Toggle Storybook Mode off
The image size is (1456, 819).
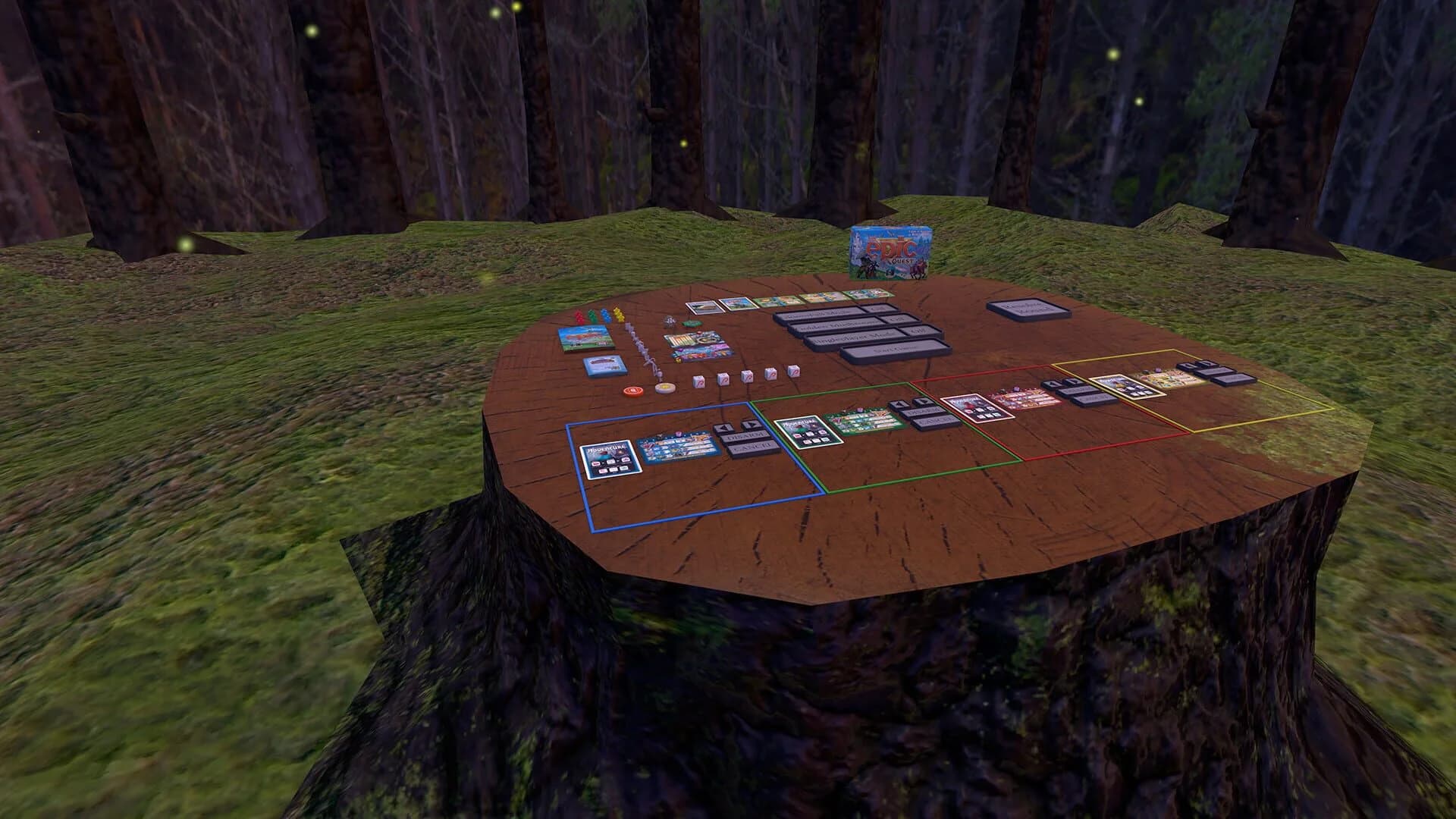coord(879,309)
